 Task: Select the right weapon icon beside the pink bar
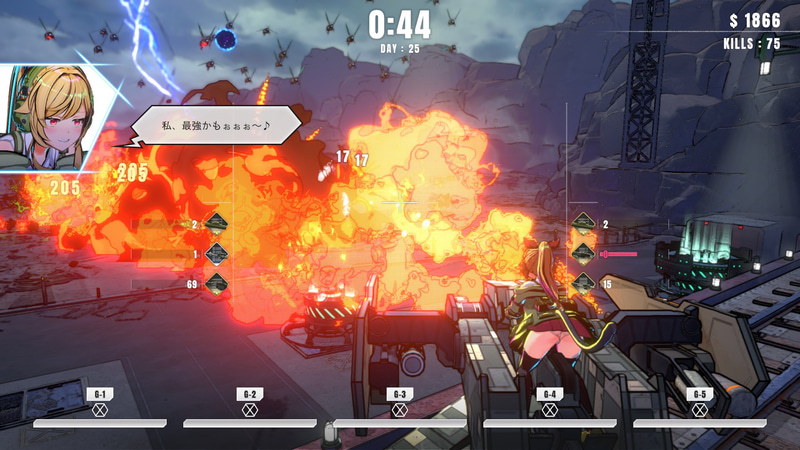click(583, 254)
